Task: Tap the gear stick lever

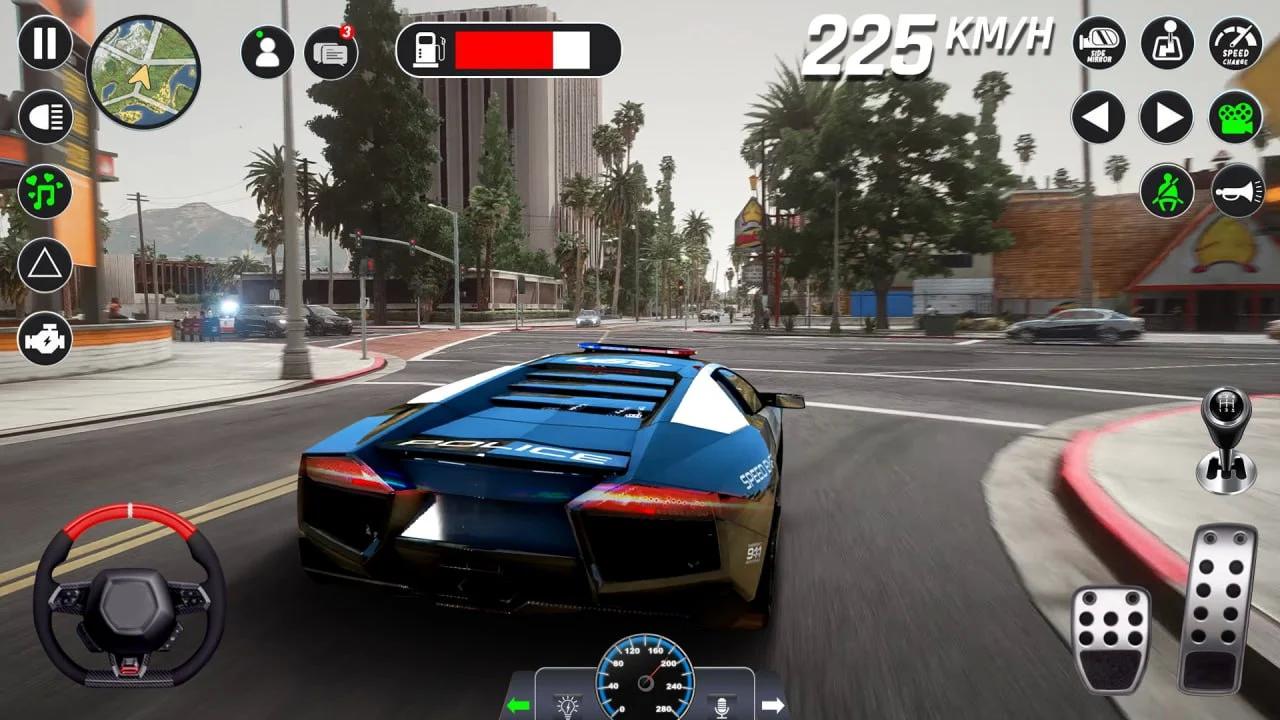Action: pyautogui.click(x=1226, y=440)
